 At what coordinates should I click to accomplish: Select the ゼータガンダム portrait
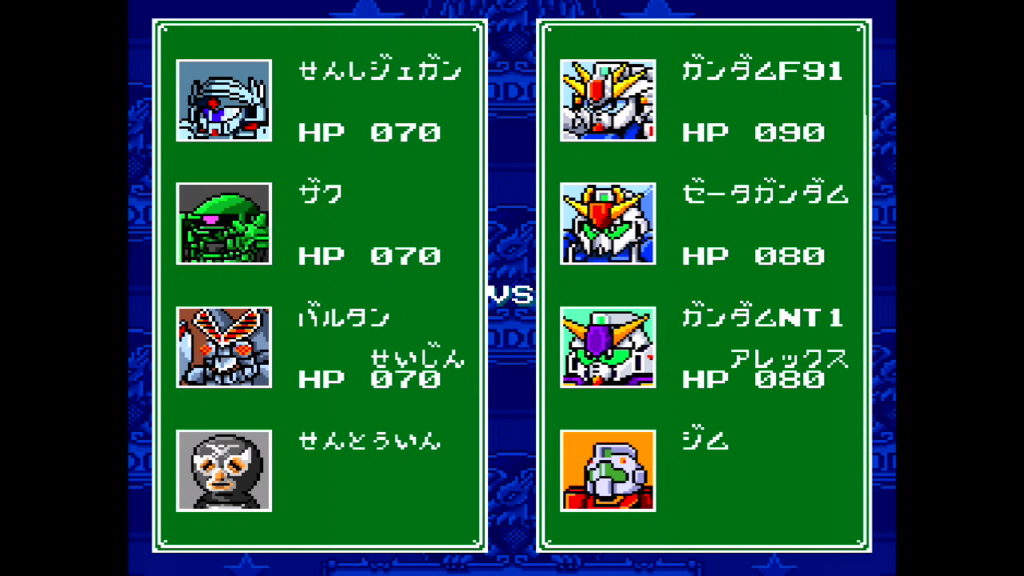click(608, 223)
